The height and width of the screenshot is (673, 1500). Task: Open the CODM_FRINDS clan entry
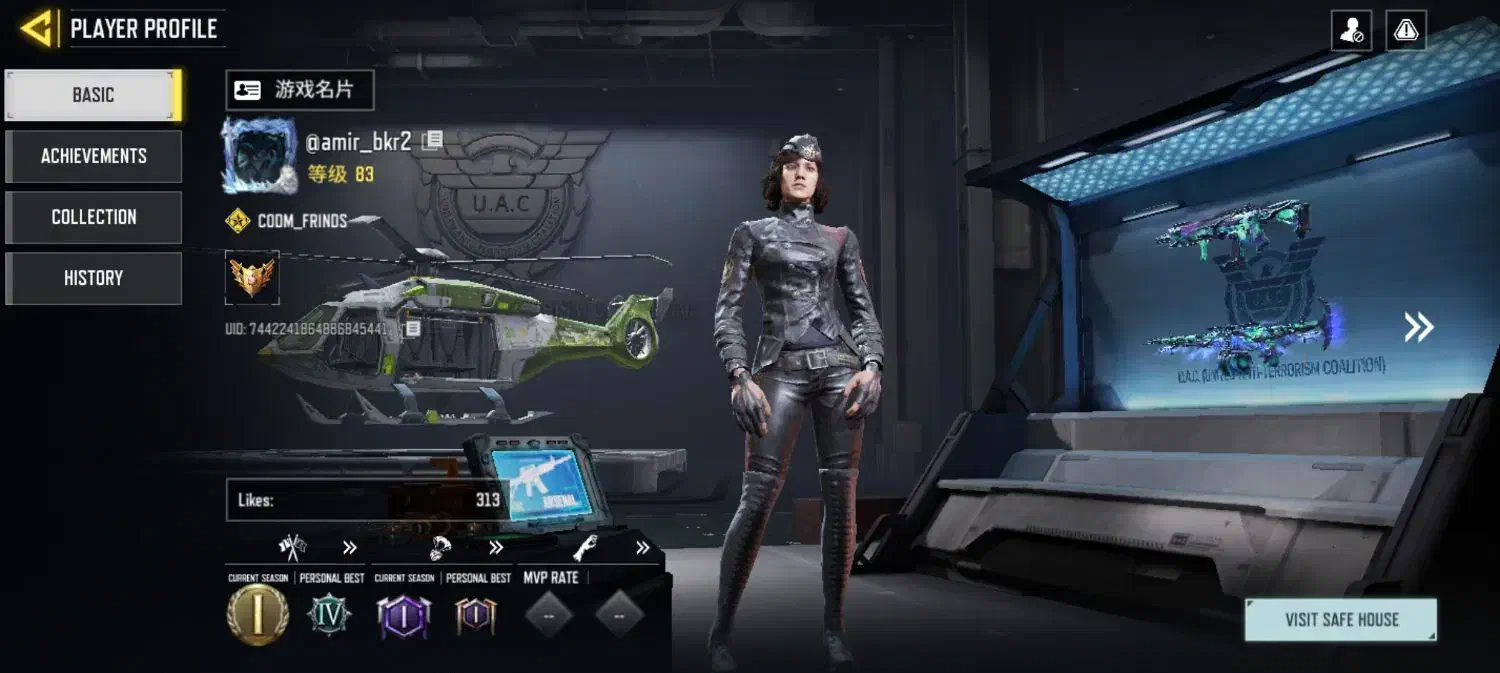(x=300, y=221)
